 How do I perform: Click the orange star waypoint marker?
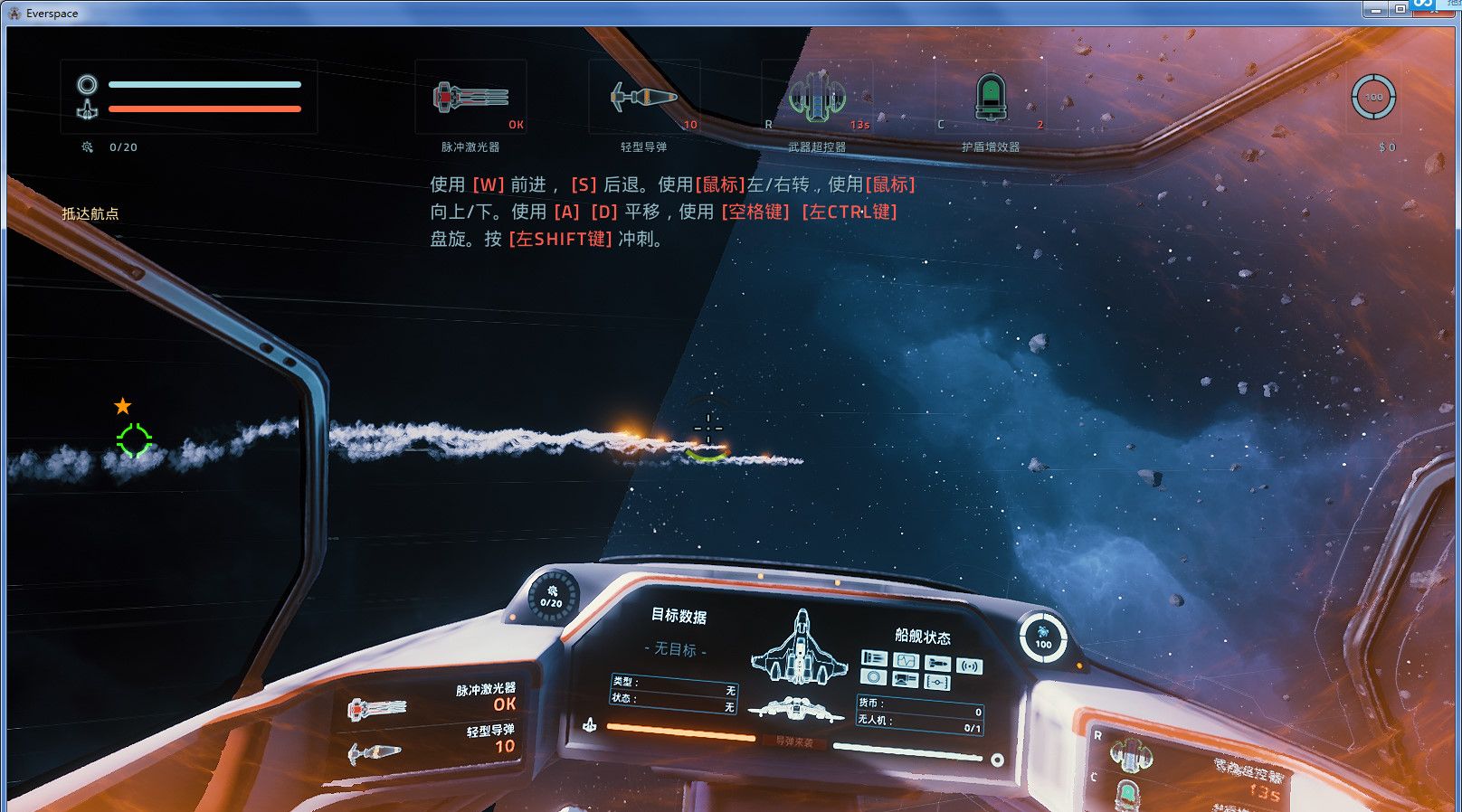click(123, 406)
